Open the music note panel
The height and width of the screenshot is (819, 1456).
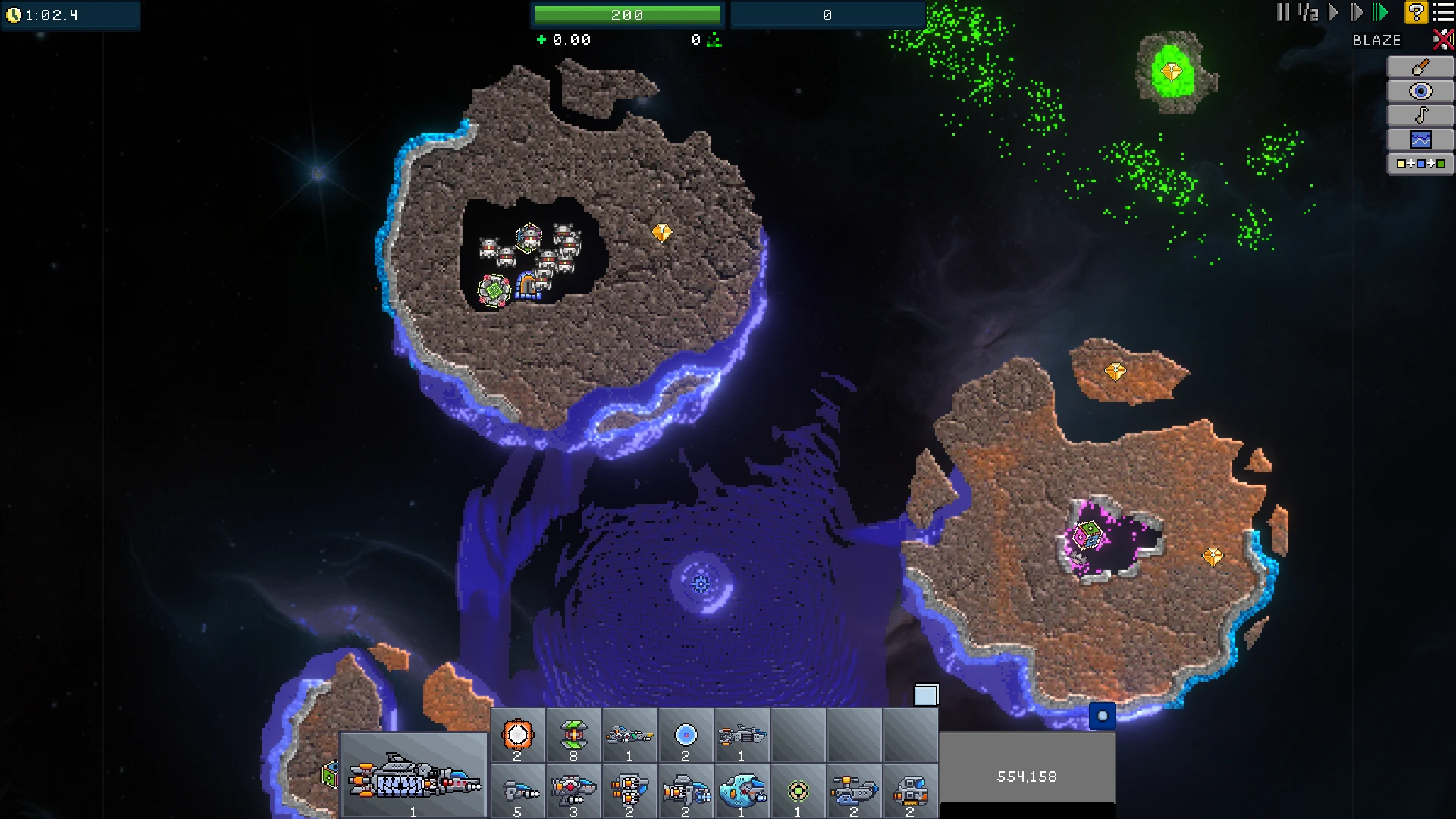pos(1420,115)
